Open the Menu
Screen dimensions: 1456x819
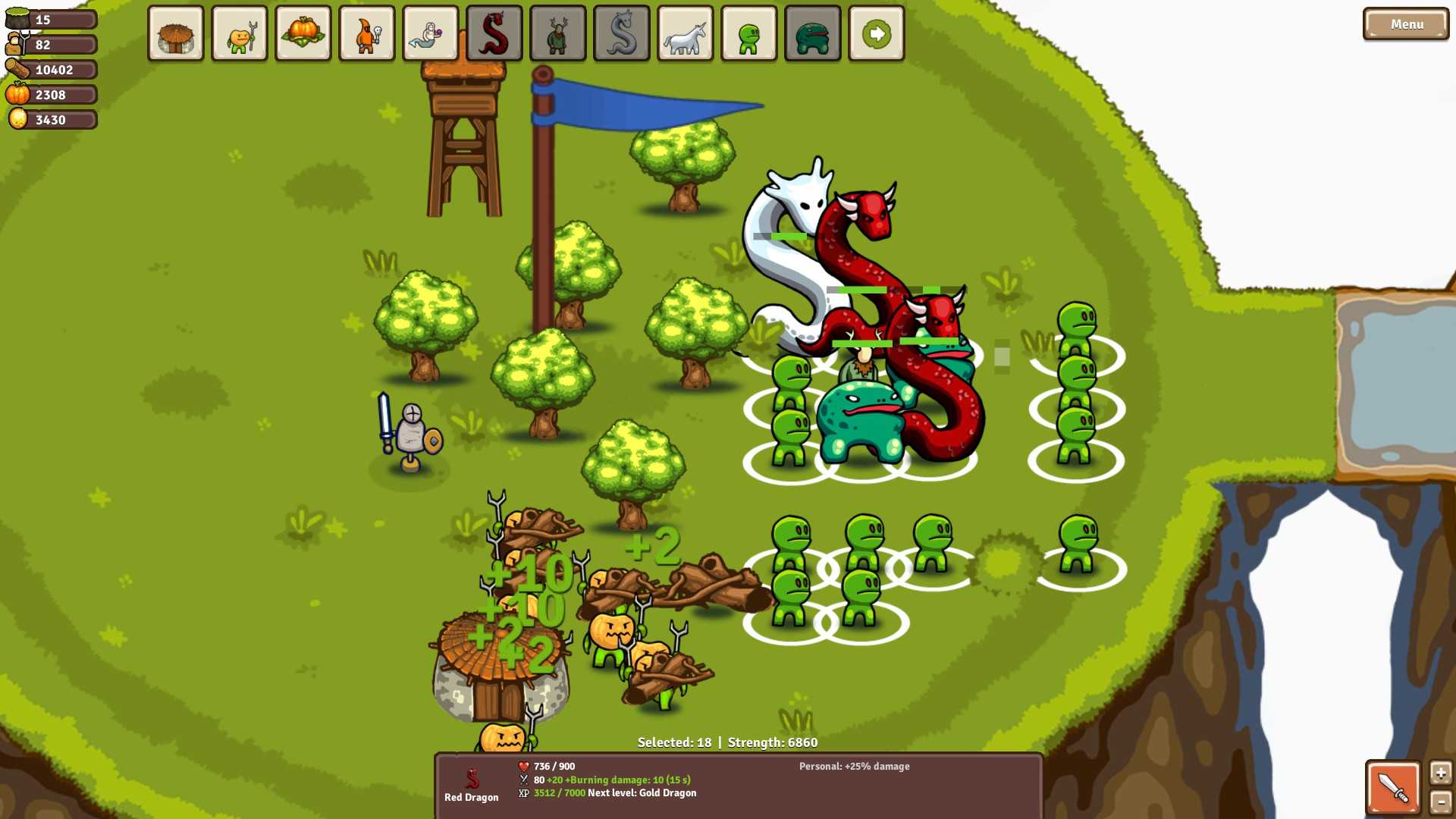[1406, 24]
